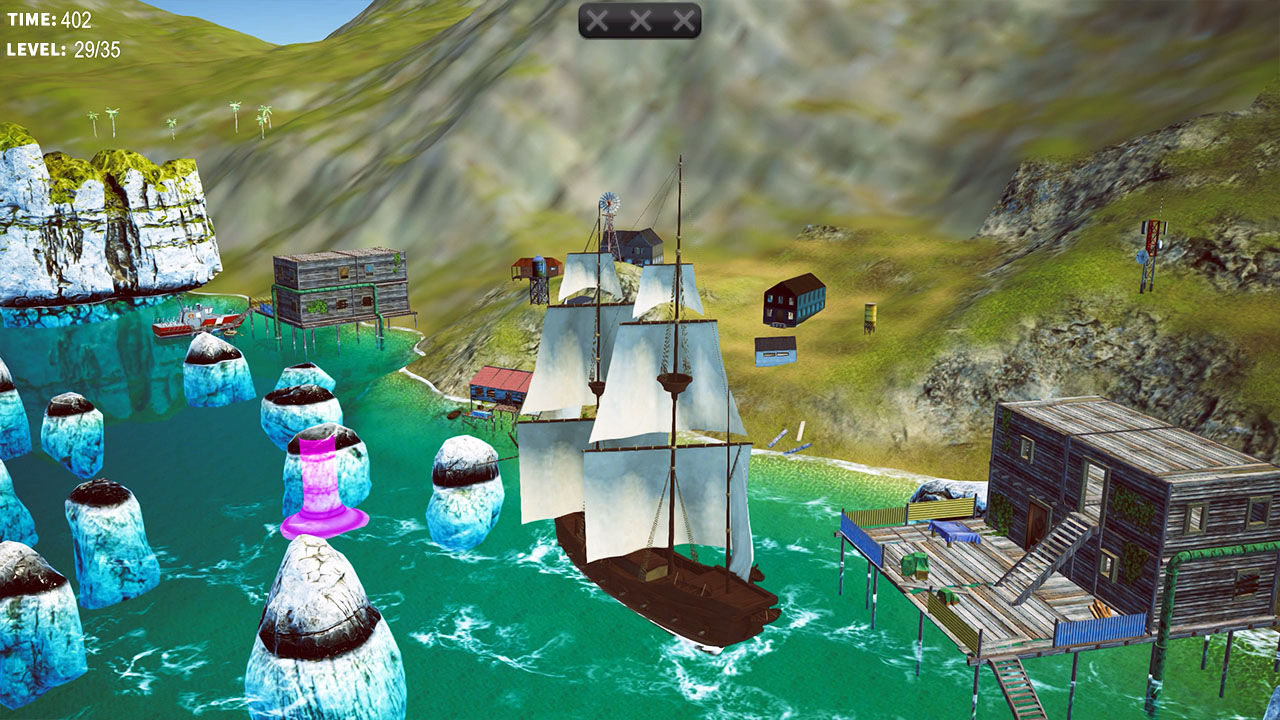This screenshot has width=1280, height=720.
Task: Click the middle X icon in the top bar
Action: coord(641,18)
